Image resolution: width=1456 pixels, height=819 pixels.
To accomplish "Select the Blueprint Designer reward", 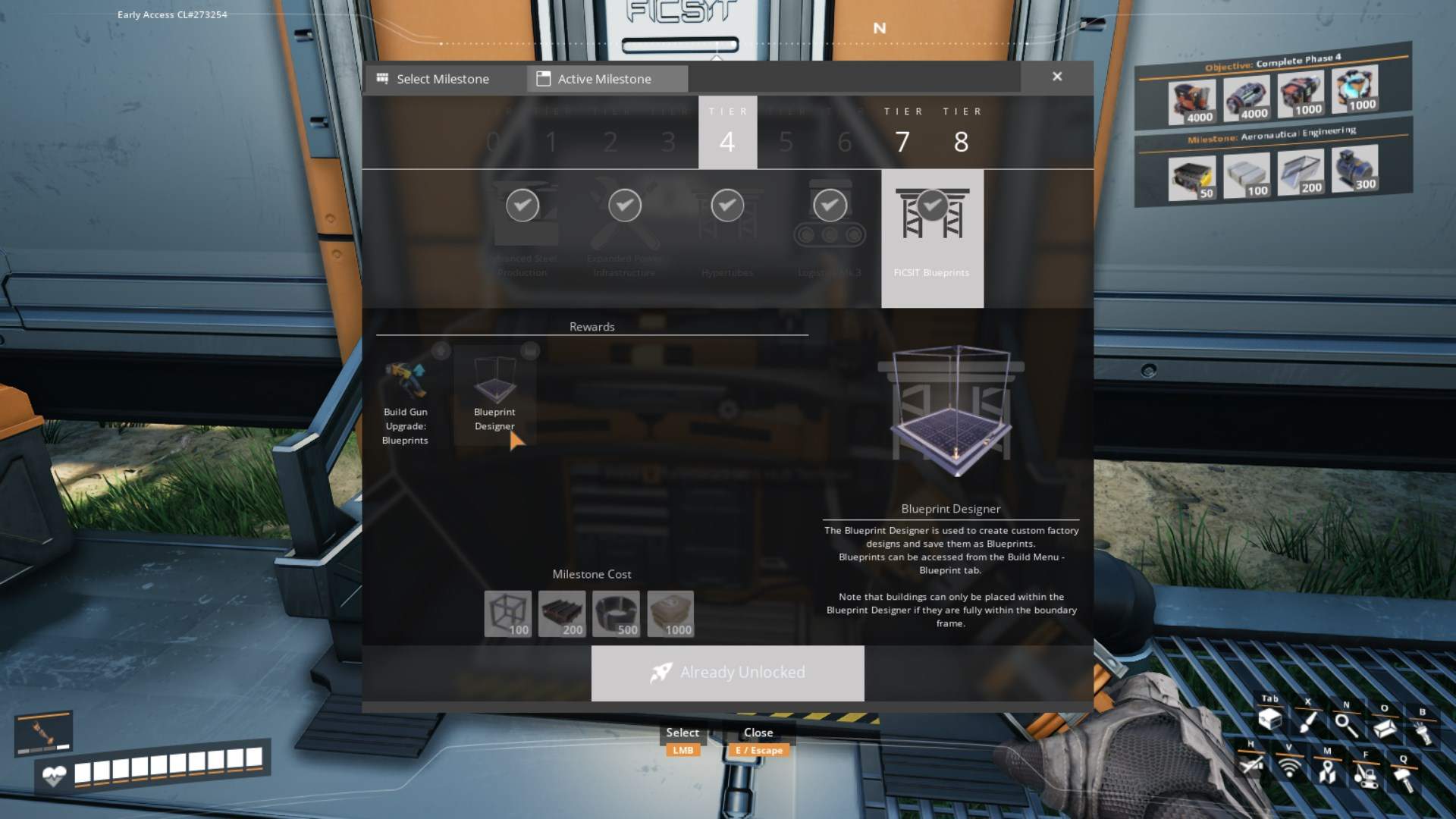I will [x=494, y=394].
